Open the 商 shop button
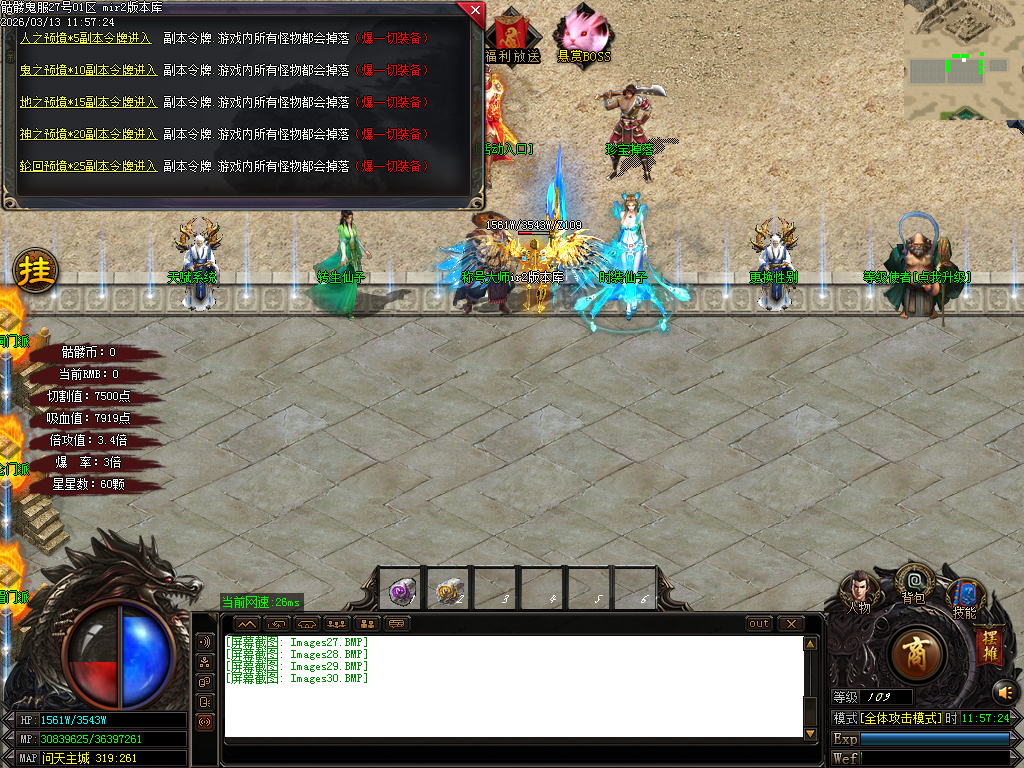The height and width of the screenshot is (768, 1024). (916, 655)
